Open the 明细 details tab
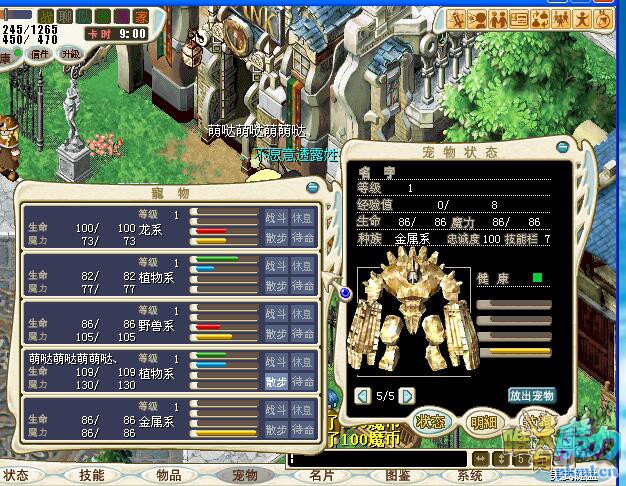The width and height of the screenshot is (626, 486). [x=484, y=423]
